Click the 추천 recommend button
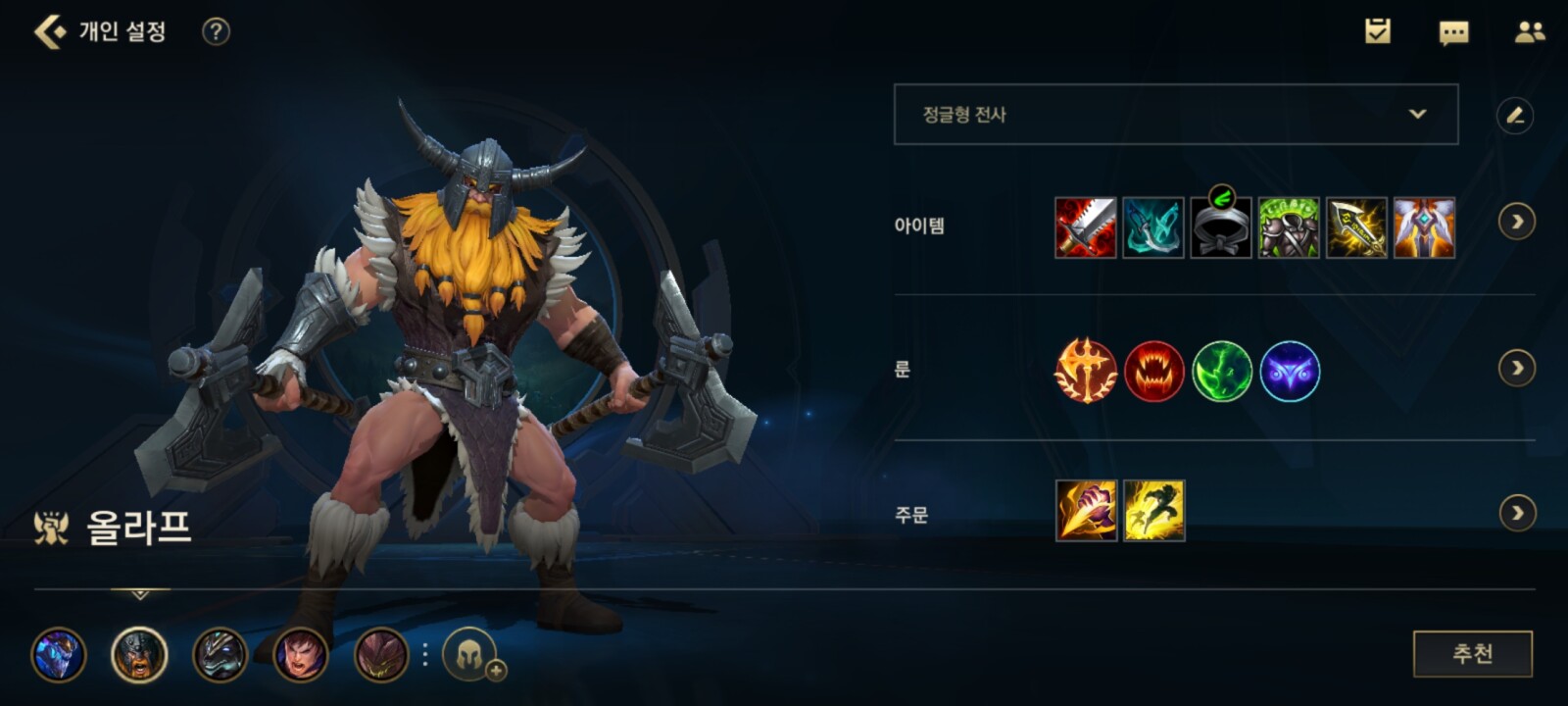This screenshot has height=706, width=1568. coord(1472,654)
